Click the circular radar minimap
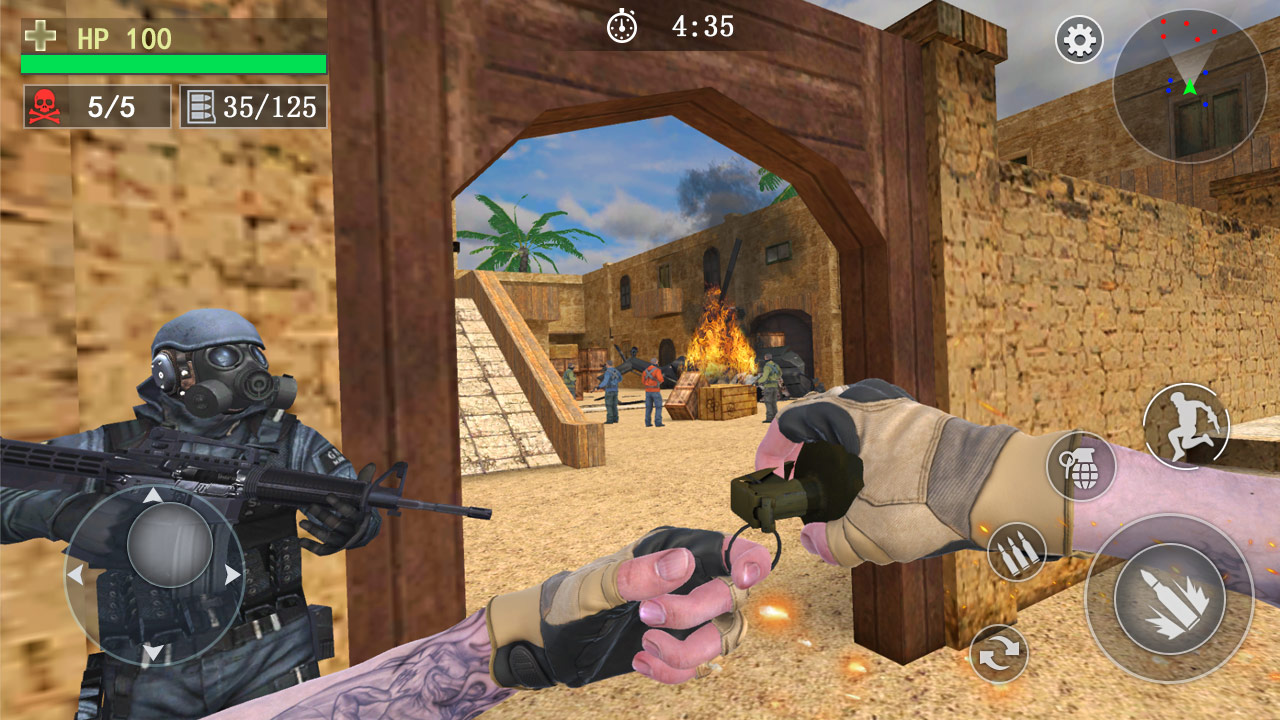The height and width of the screenshot is (720, 1280). [1189, 86]
